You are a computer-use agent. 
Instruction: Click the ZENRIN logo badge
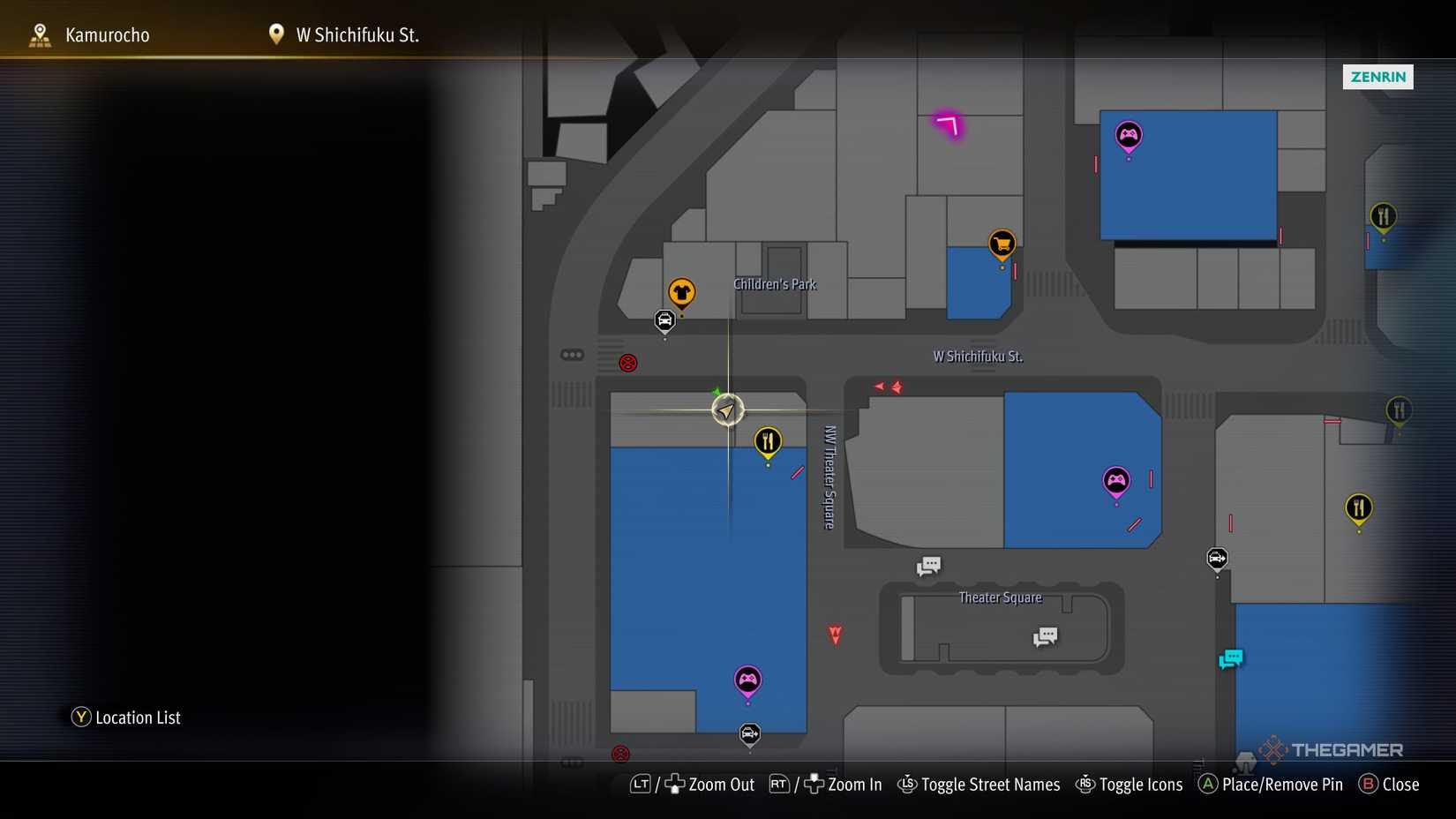point(1377,77)
